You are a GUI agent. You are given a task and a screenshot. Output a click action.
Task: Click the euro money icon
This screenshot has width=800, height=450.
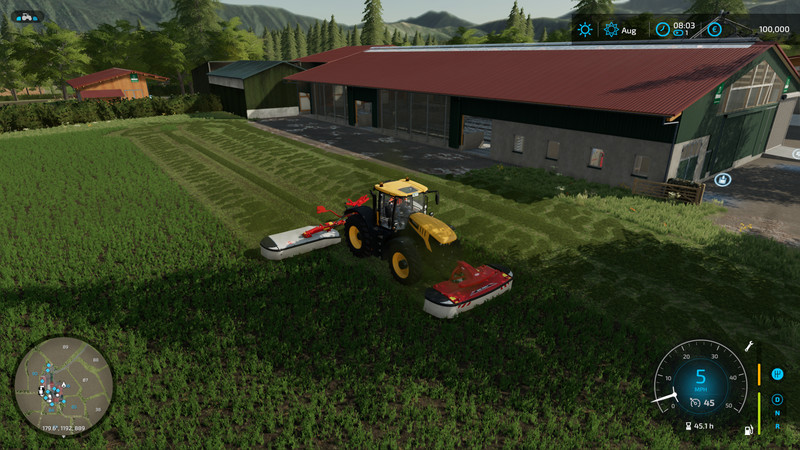(x=714, y=30)
